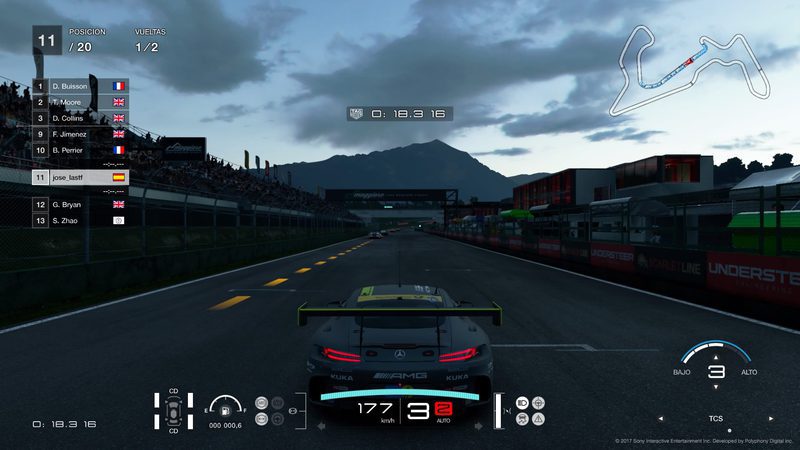Viewport: 800px width, 450px height.
Task: Click the tyre wear car diagram
Action: click(174, 410)
